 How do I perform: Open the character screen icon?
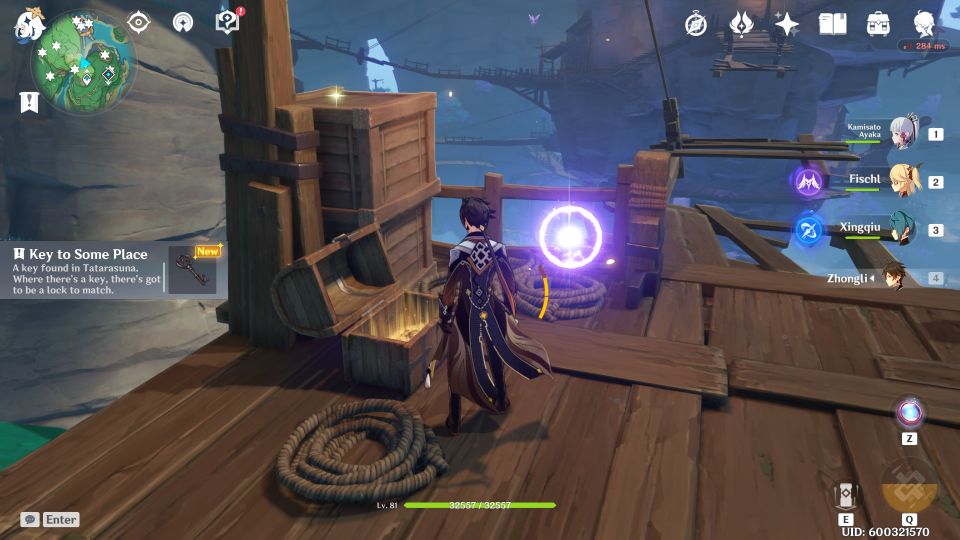click(x=925, y=24)
